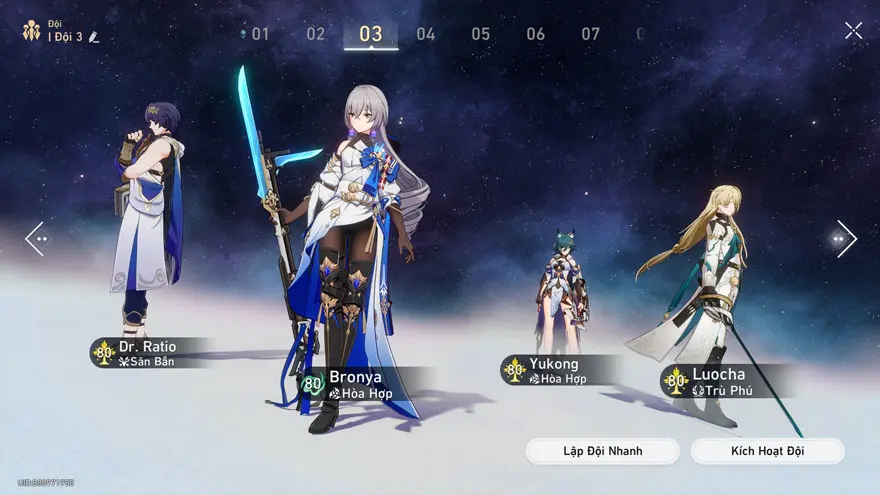
Task: Close the team setup screen
Action: (x=853, y=31)
